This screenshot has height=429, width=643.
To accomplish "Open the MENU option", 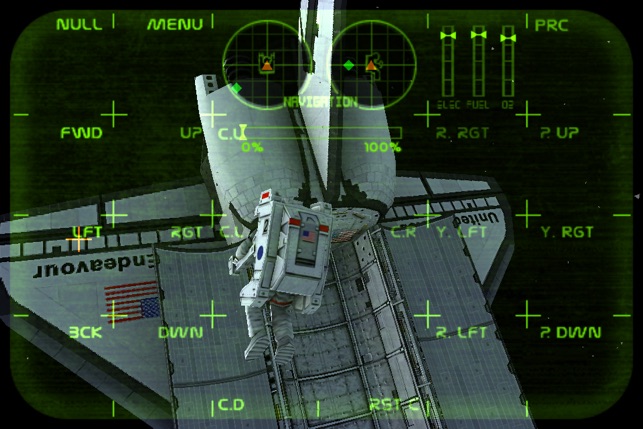I will pos(175,24).
